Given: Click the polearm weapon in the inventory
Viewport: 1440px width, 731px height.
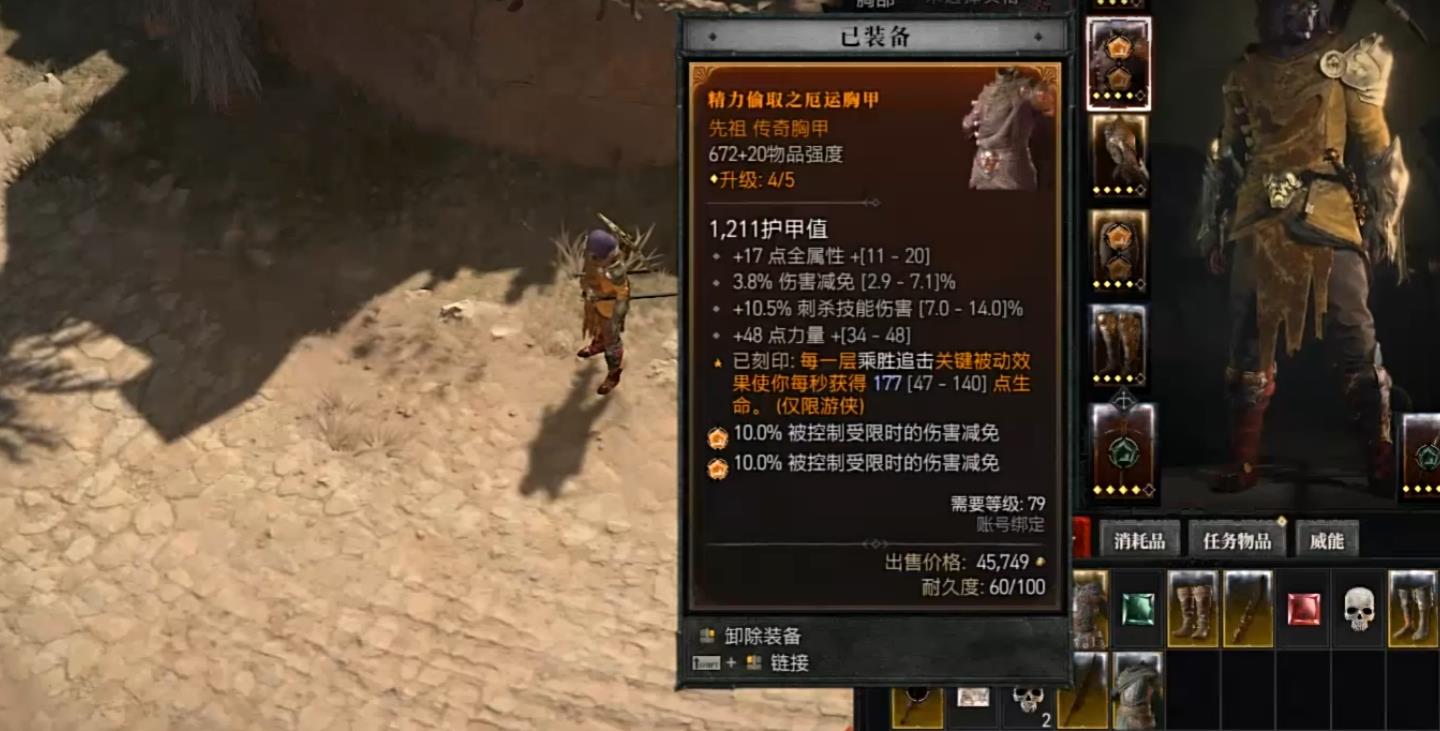Looking at the screenshot, I should 1247,607.
